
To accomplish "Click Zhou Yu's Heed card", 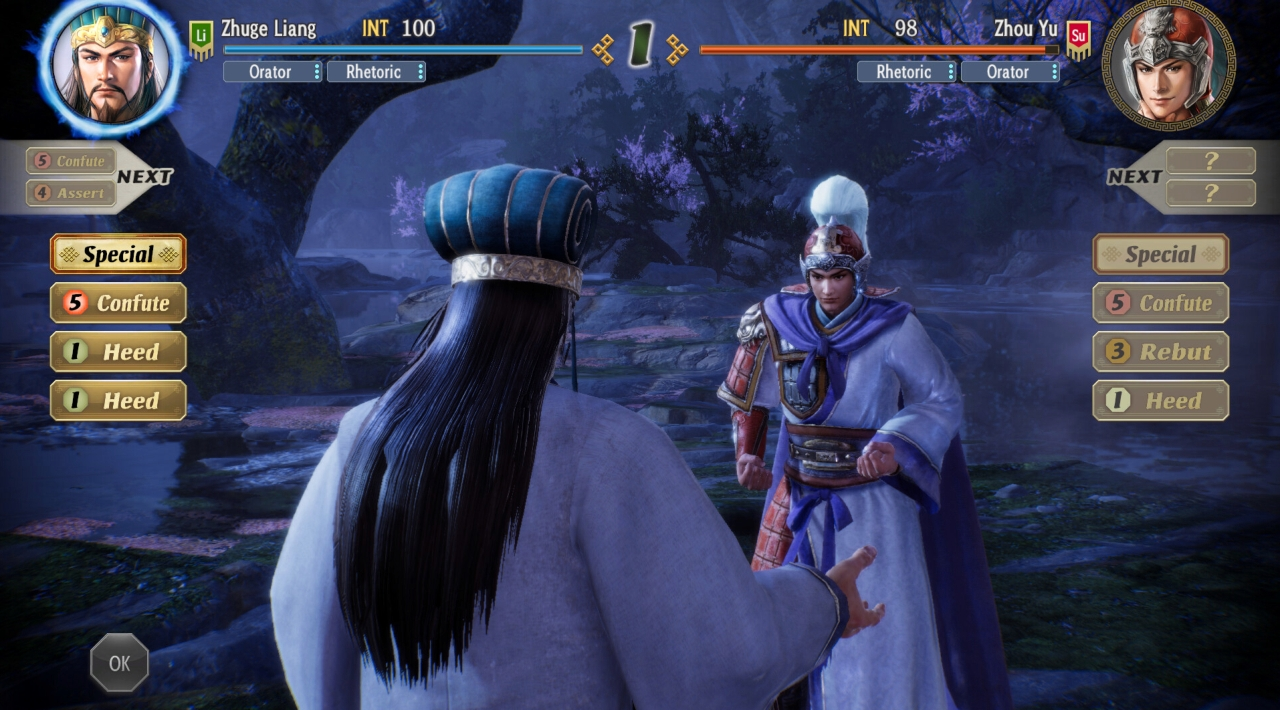I will point(1160,401).
